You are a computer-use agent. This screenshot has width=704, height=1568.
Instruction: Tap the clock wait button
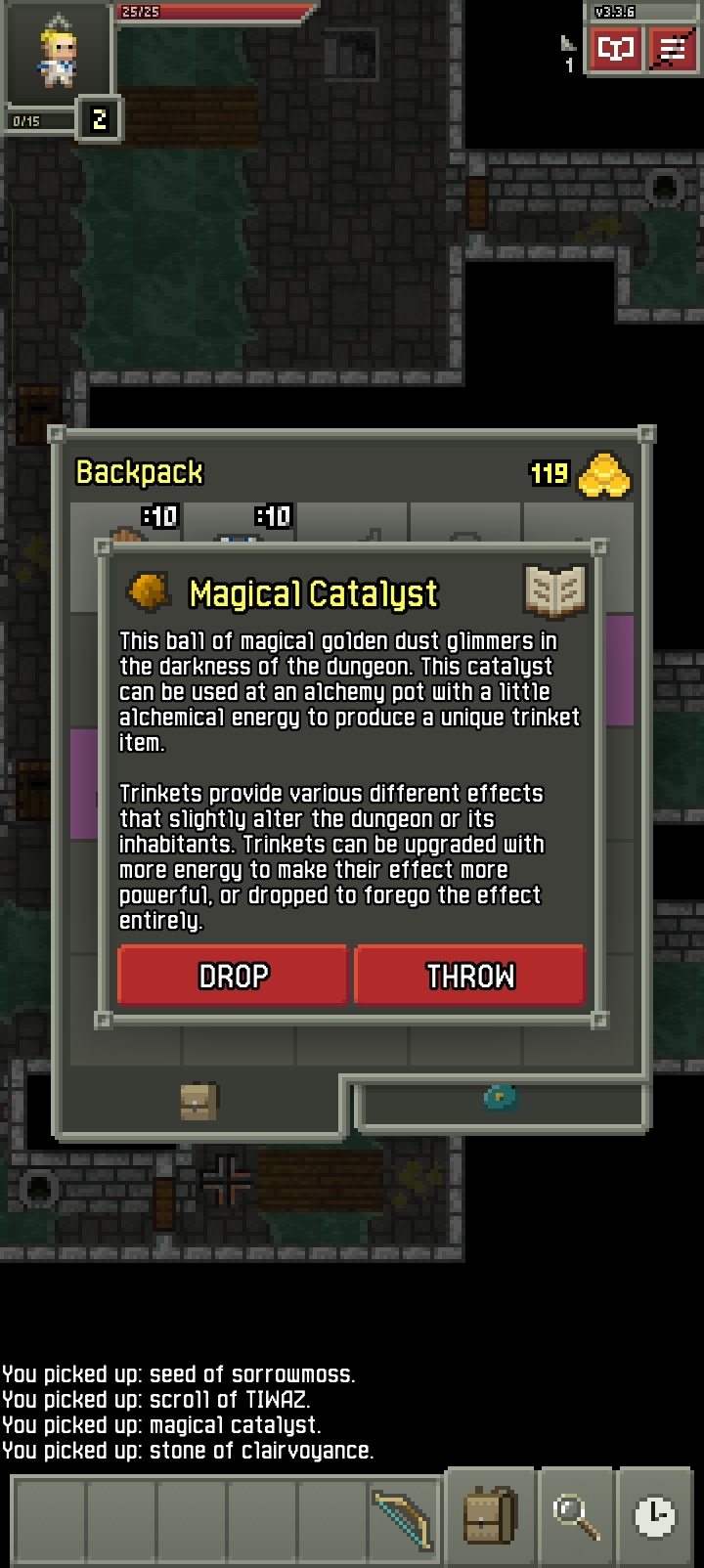(654, 1515)
